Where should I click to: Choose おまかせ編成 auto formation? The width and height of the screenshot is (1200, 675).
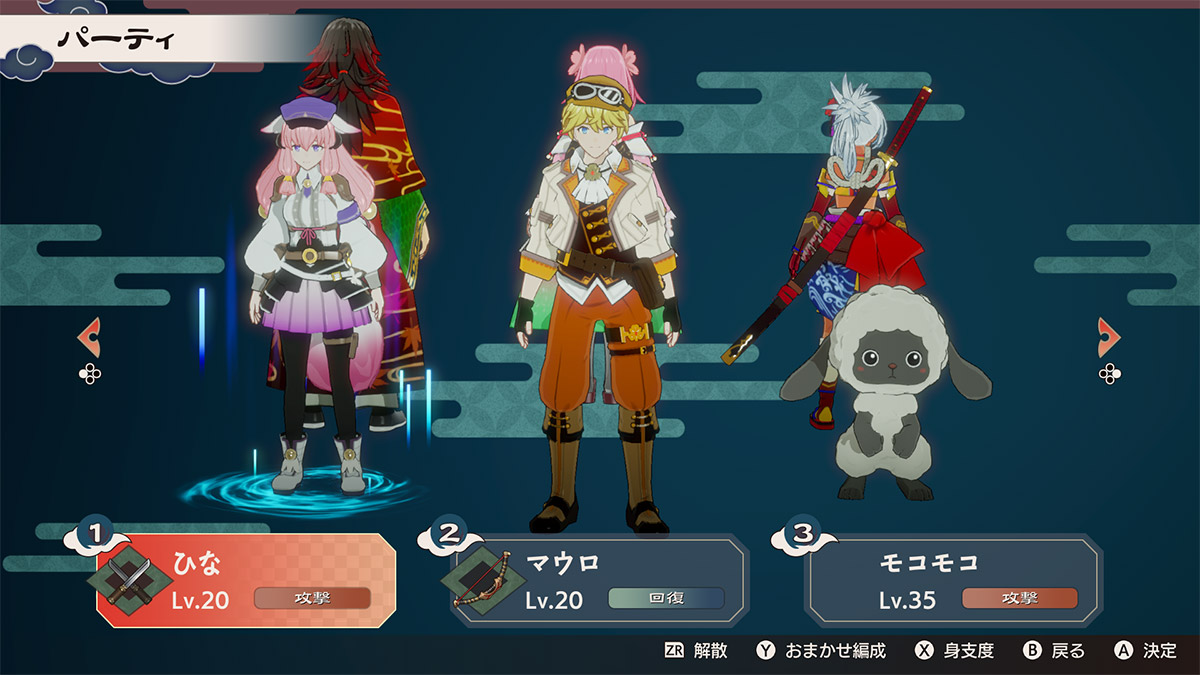tap(821, 651)
